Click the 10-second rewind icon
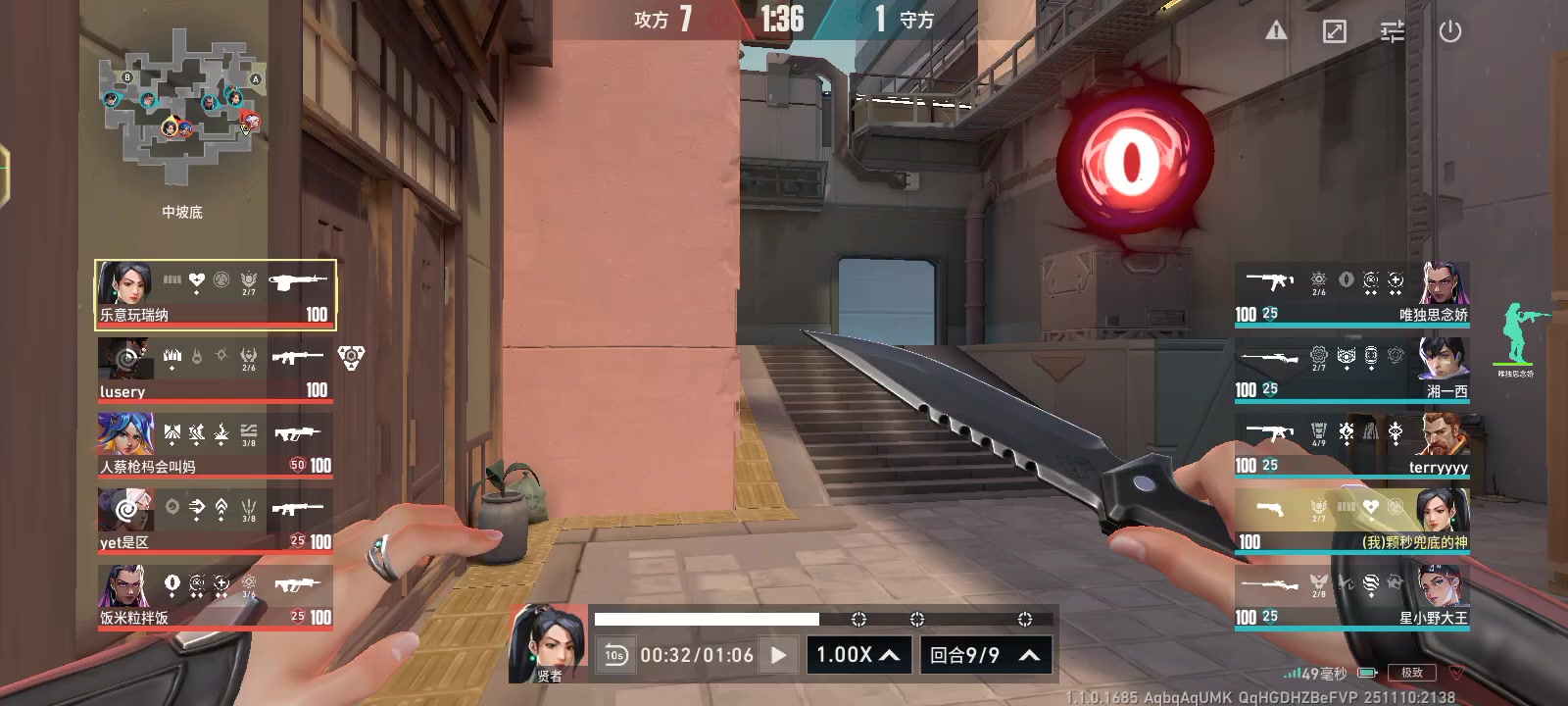This screenshot has height=706, width=1568. tap(615, 653)
